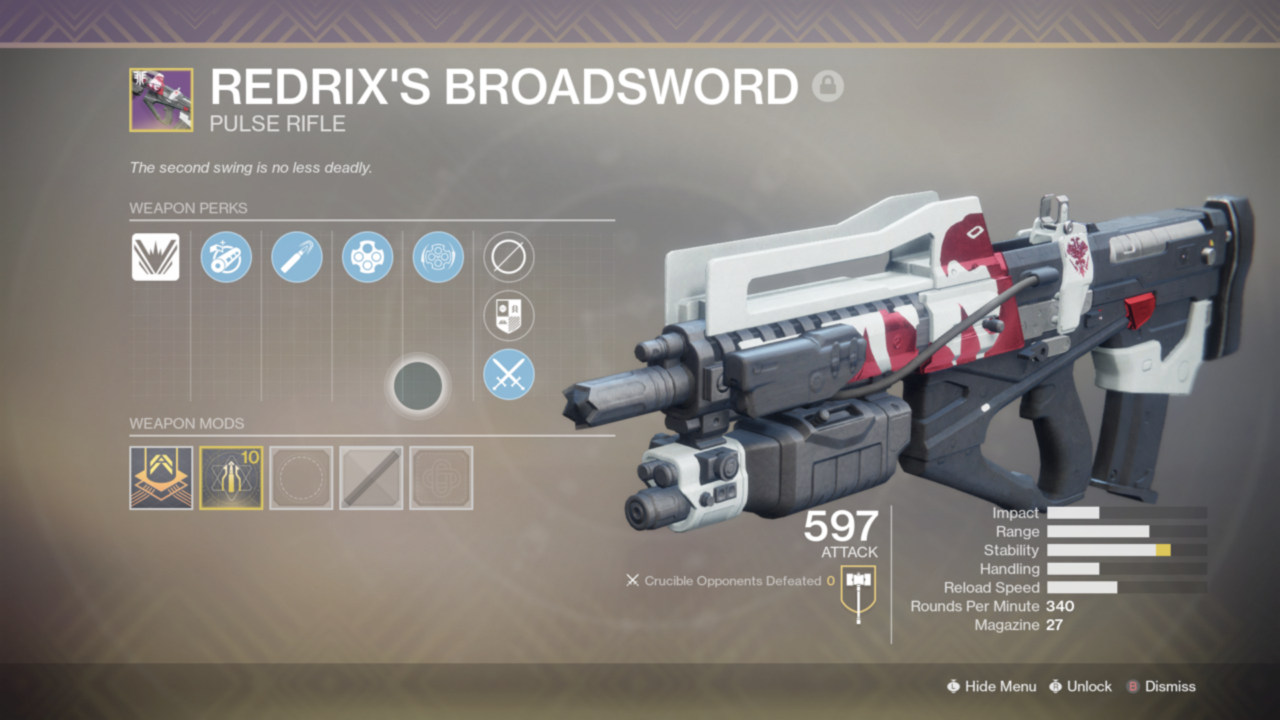Select the spinning cylinder perk icon
The width and height of the screenshot is (1280, 720).
tap(438, 257)
